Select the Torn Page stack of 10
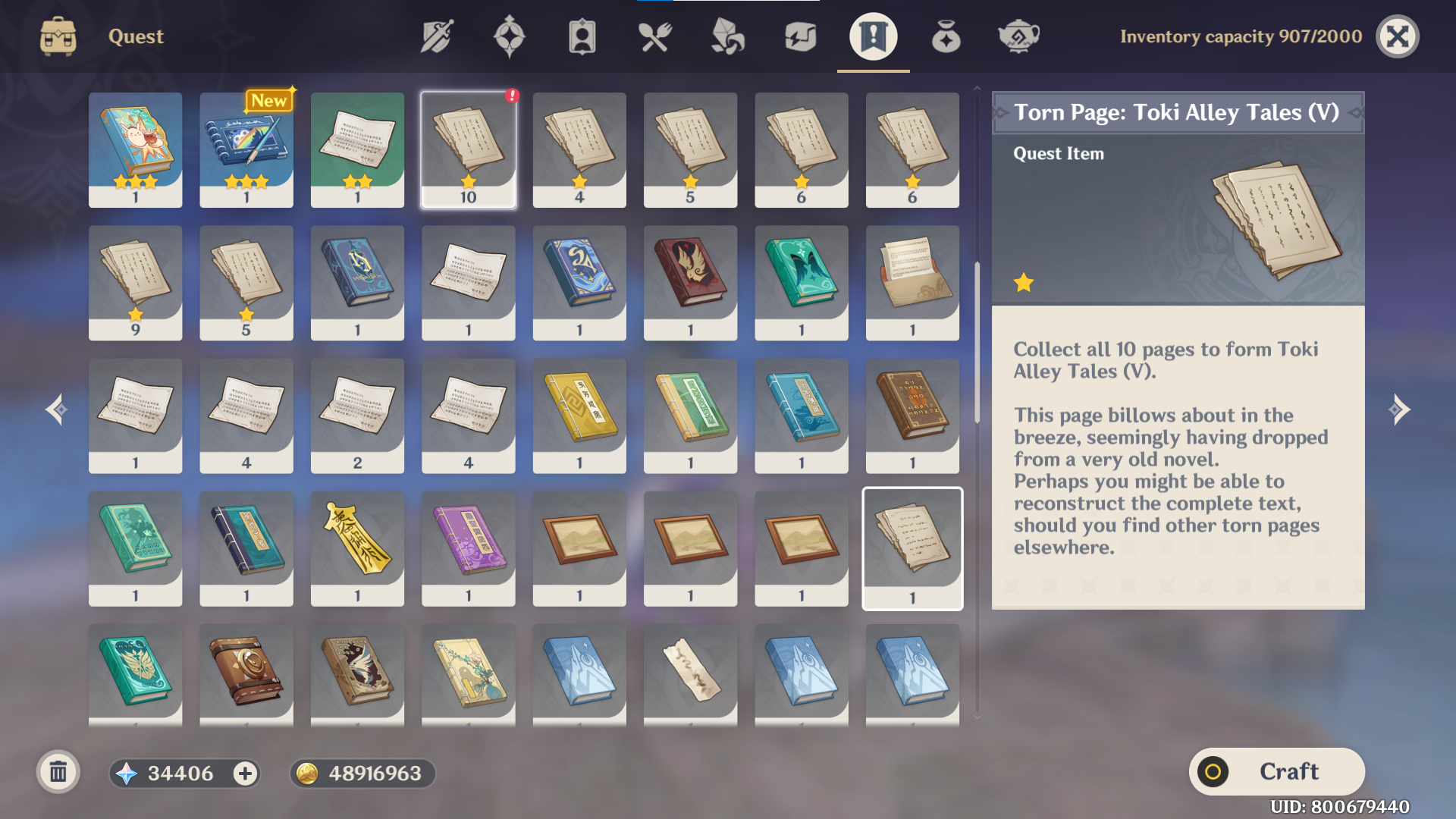Viewport: 1456px width, 819px height. [468, 149]
